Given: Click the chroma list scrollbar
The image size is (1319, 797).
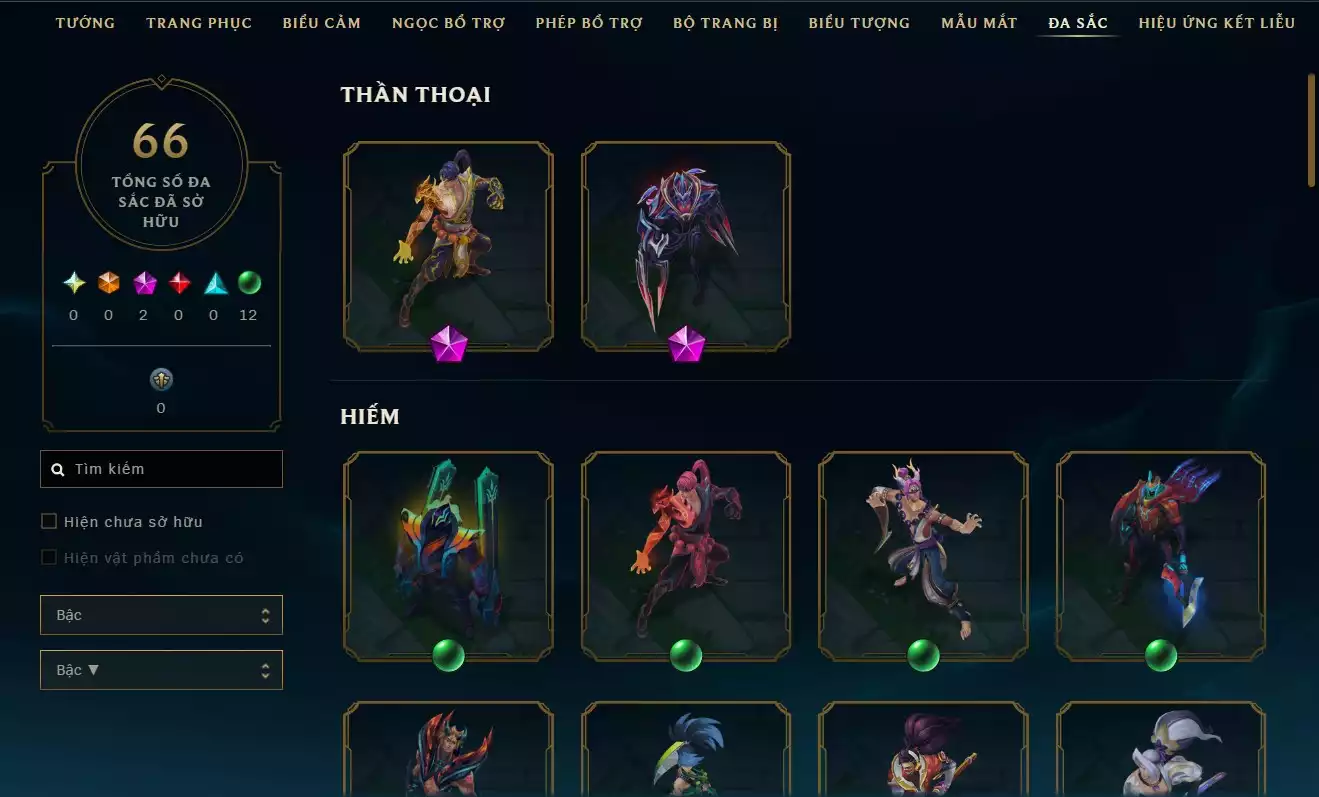Looking at the screenshot, I should [1311, 130].
